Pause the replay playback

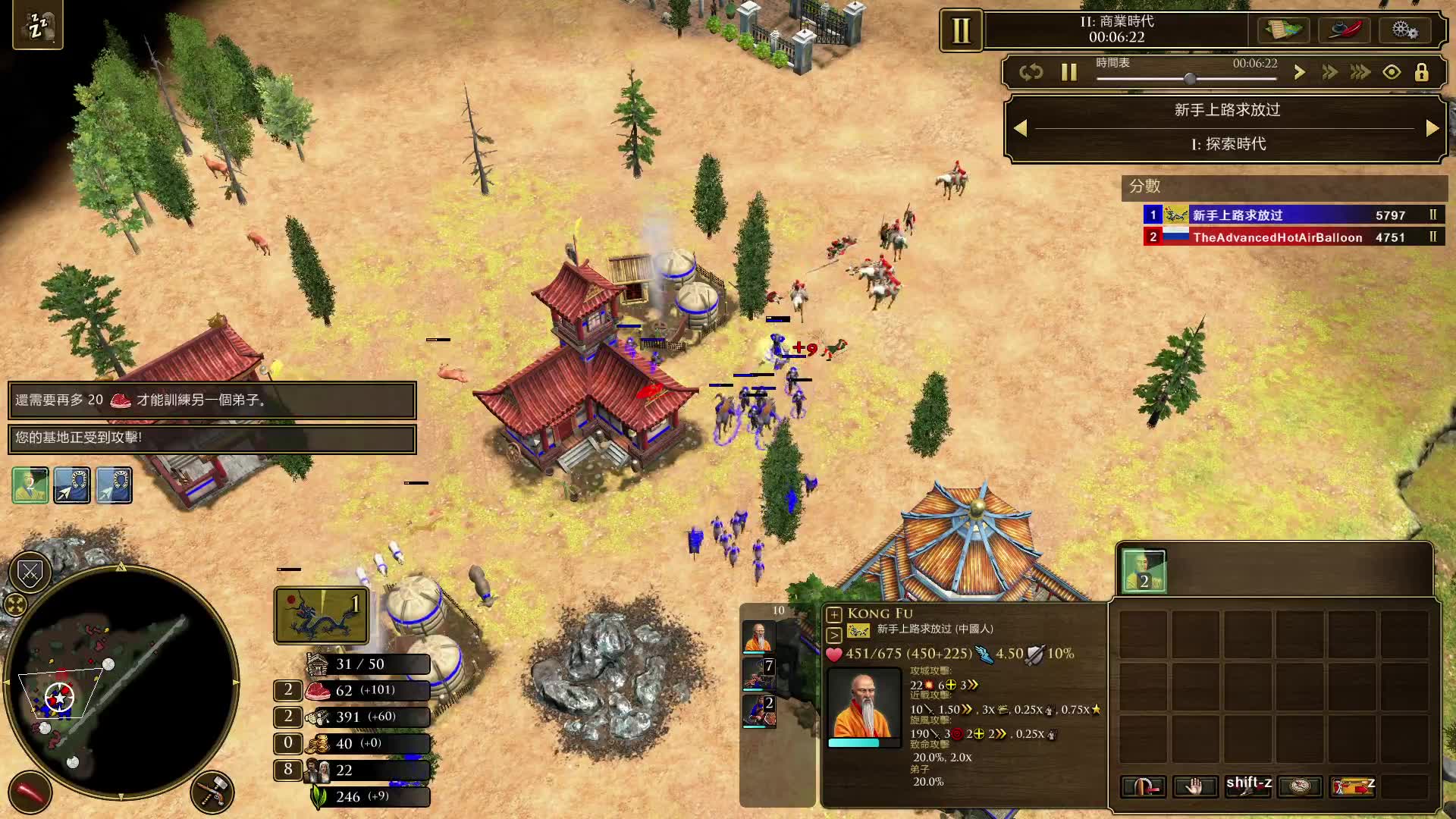[1069, 72]
